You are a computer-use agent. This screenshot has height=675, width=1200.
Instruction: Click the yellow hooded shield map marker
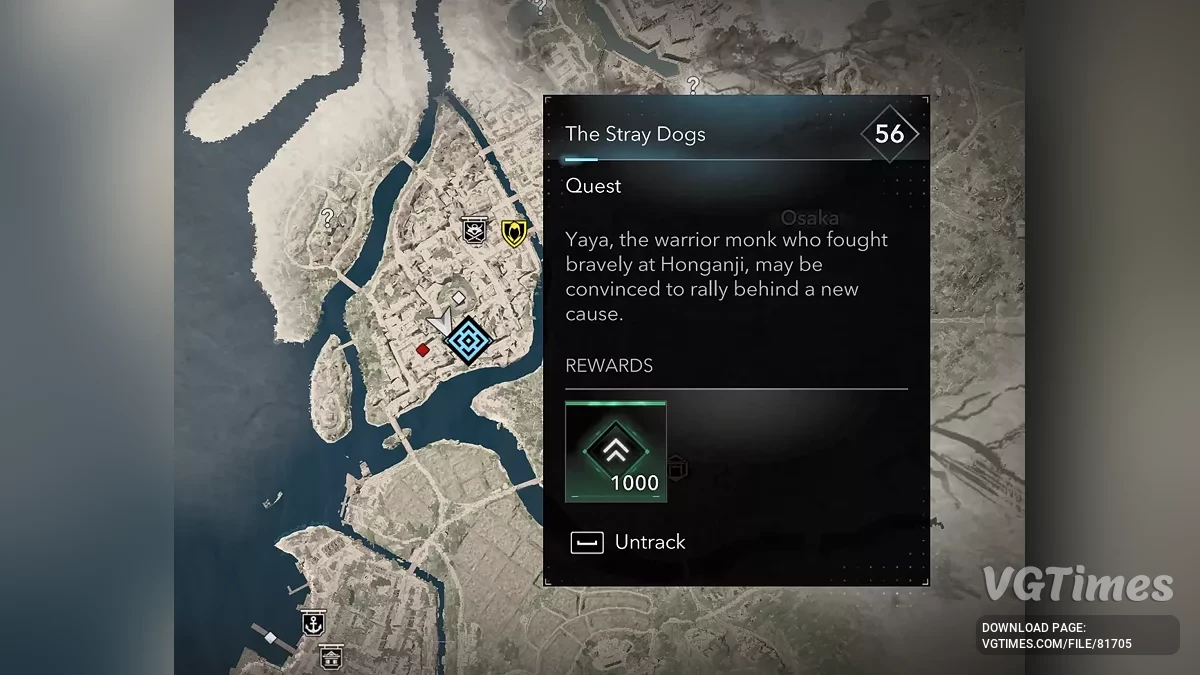coord(514,232)
